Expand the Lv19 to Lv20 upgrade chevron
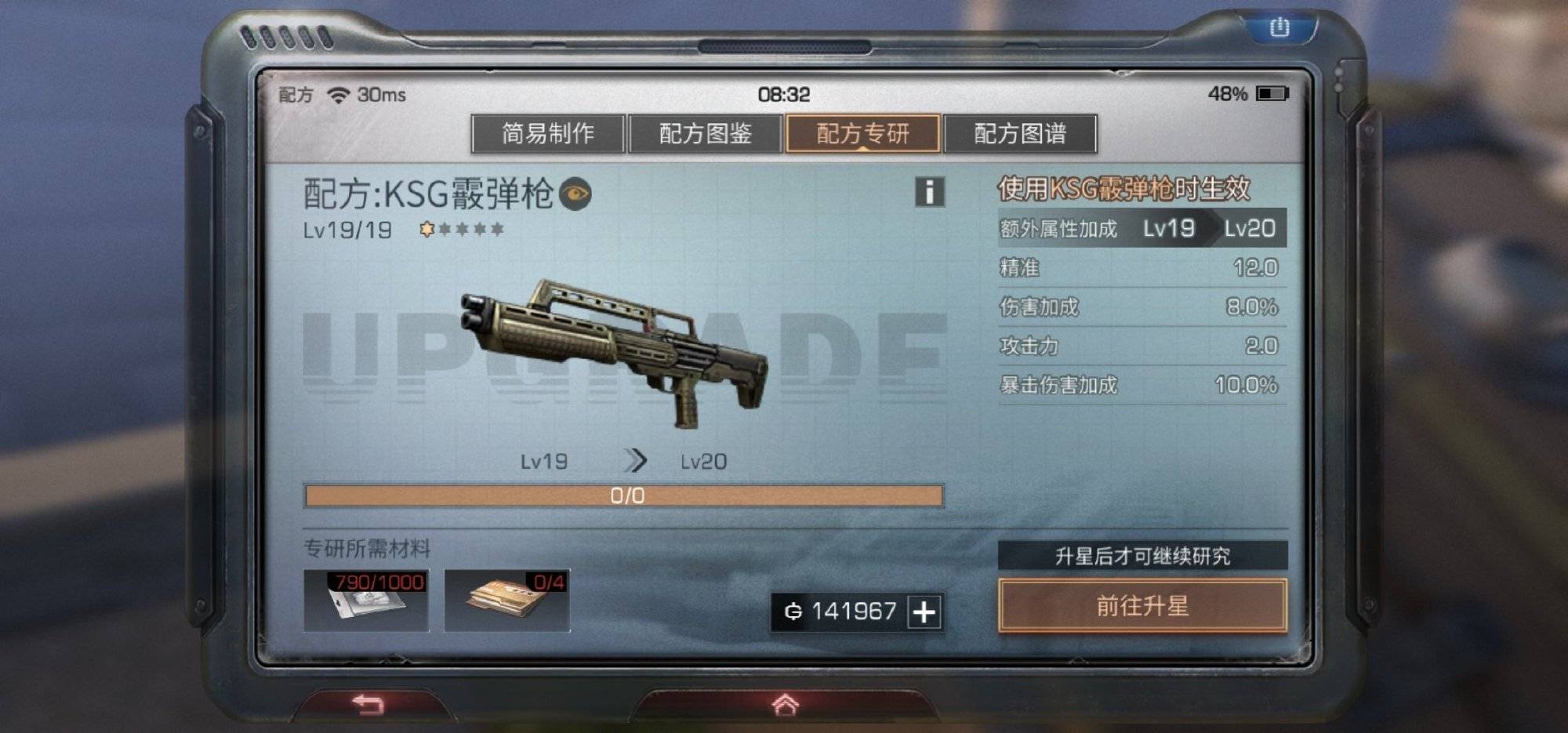The height and width of the screenshot is (733, 1568). pyautogui.click(x=636, y=461)
